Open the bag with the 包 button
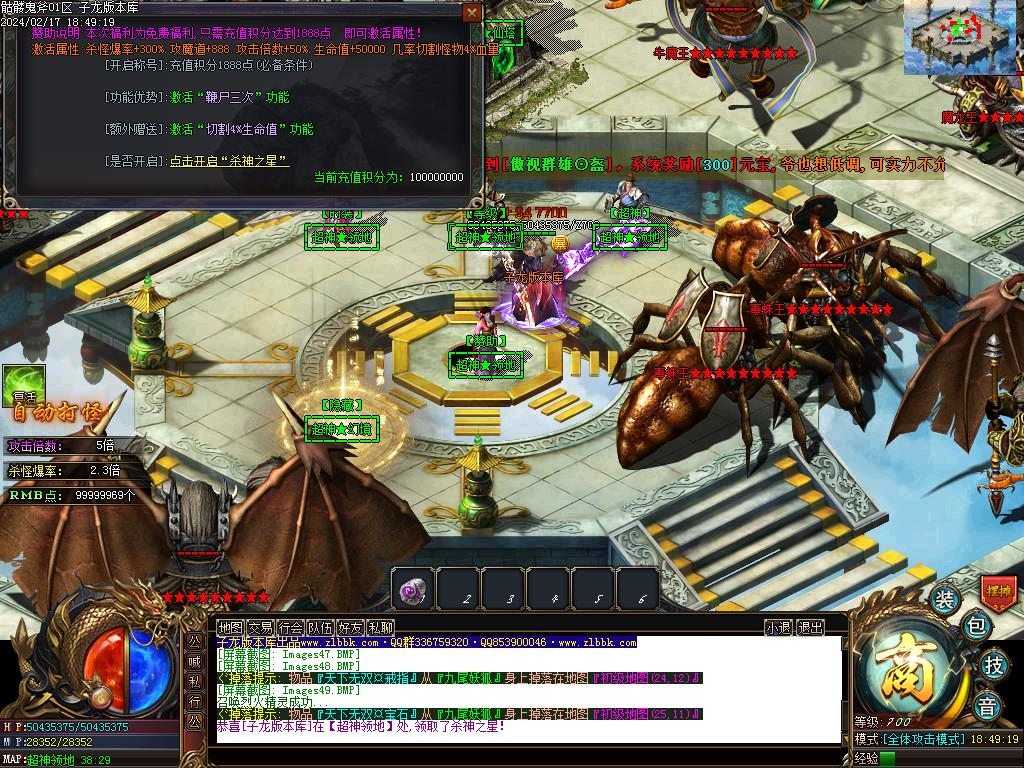1024x768 pixels. tap(977, 628)
